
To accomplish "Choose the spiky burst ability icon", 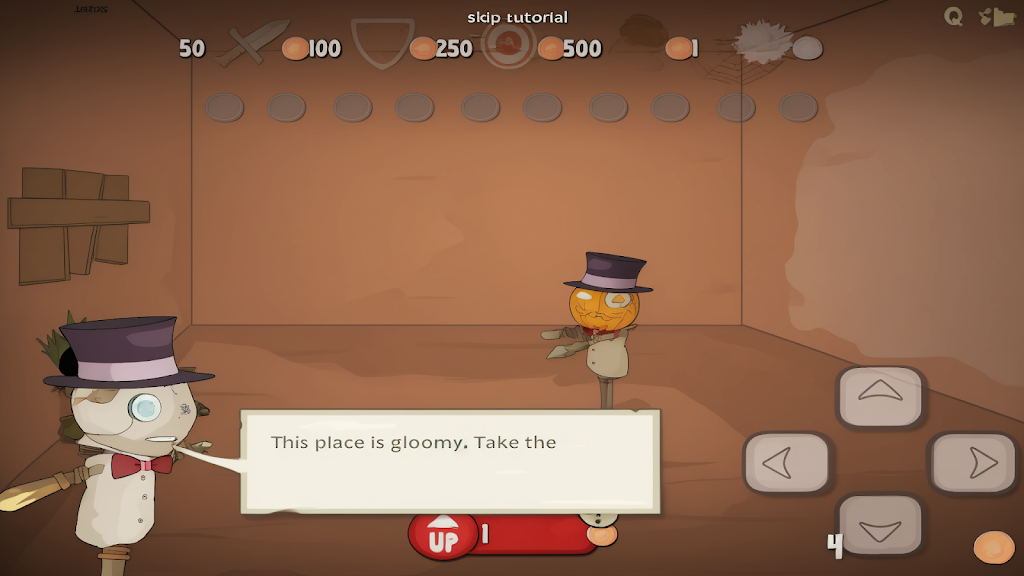I will point(764,42).
